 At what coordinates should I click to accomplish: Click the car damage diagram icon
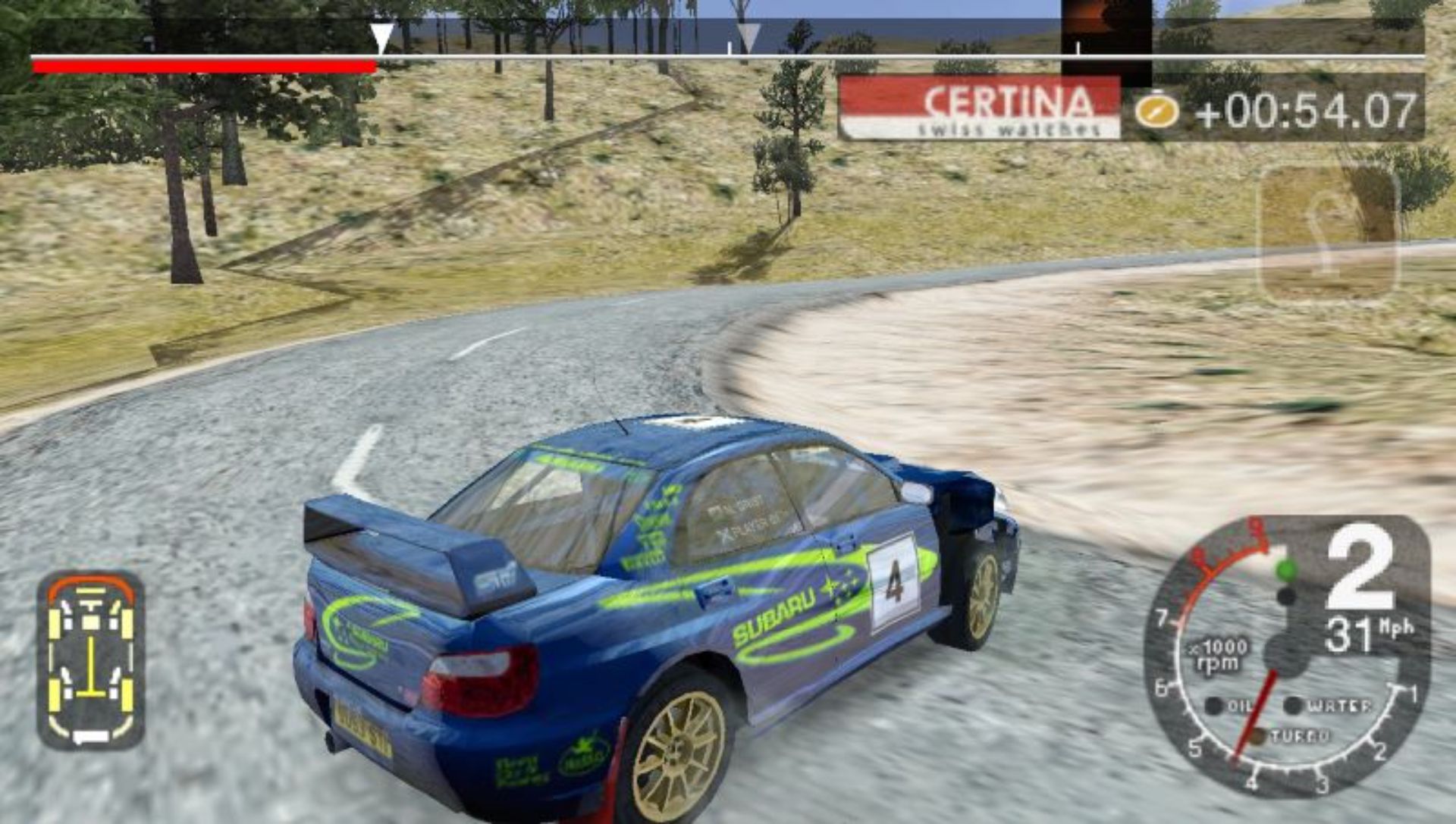(91, 659)
